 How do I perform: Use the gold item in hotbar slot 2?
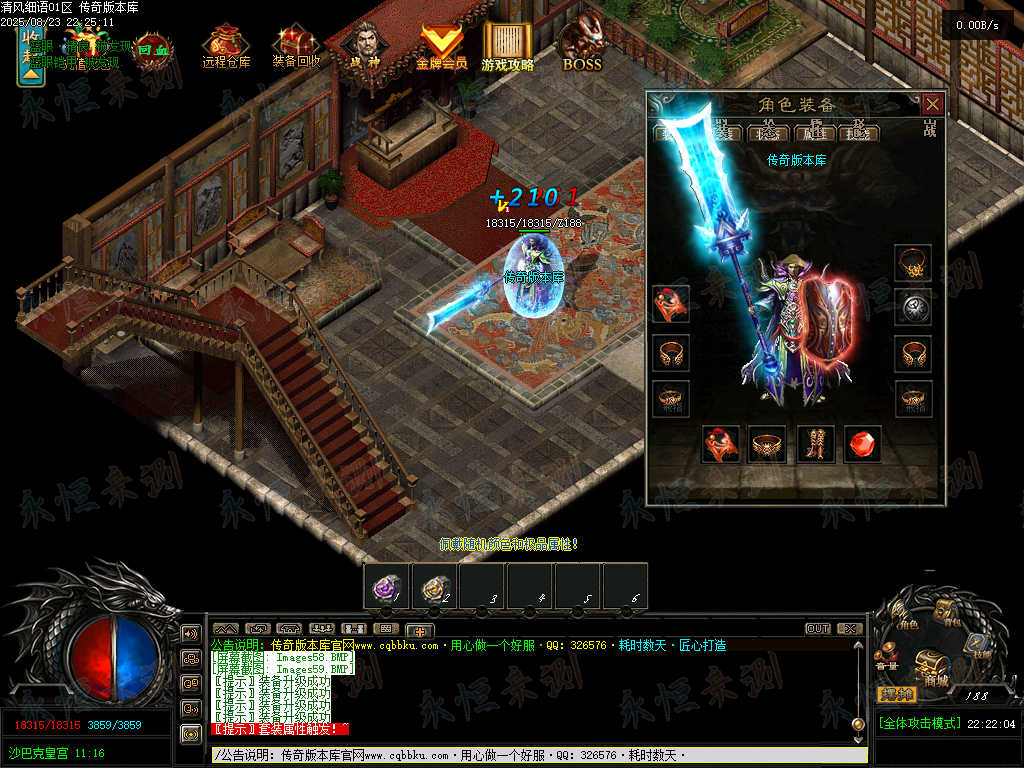(434, 587)
